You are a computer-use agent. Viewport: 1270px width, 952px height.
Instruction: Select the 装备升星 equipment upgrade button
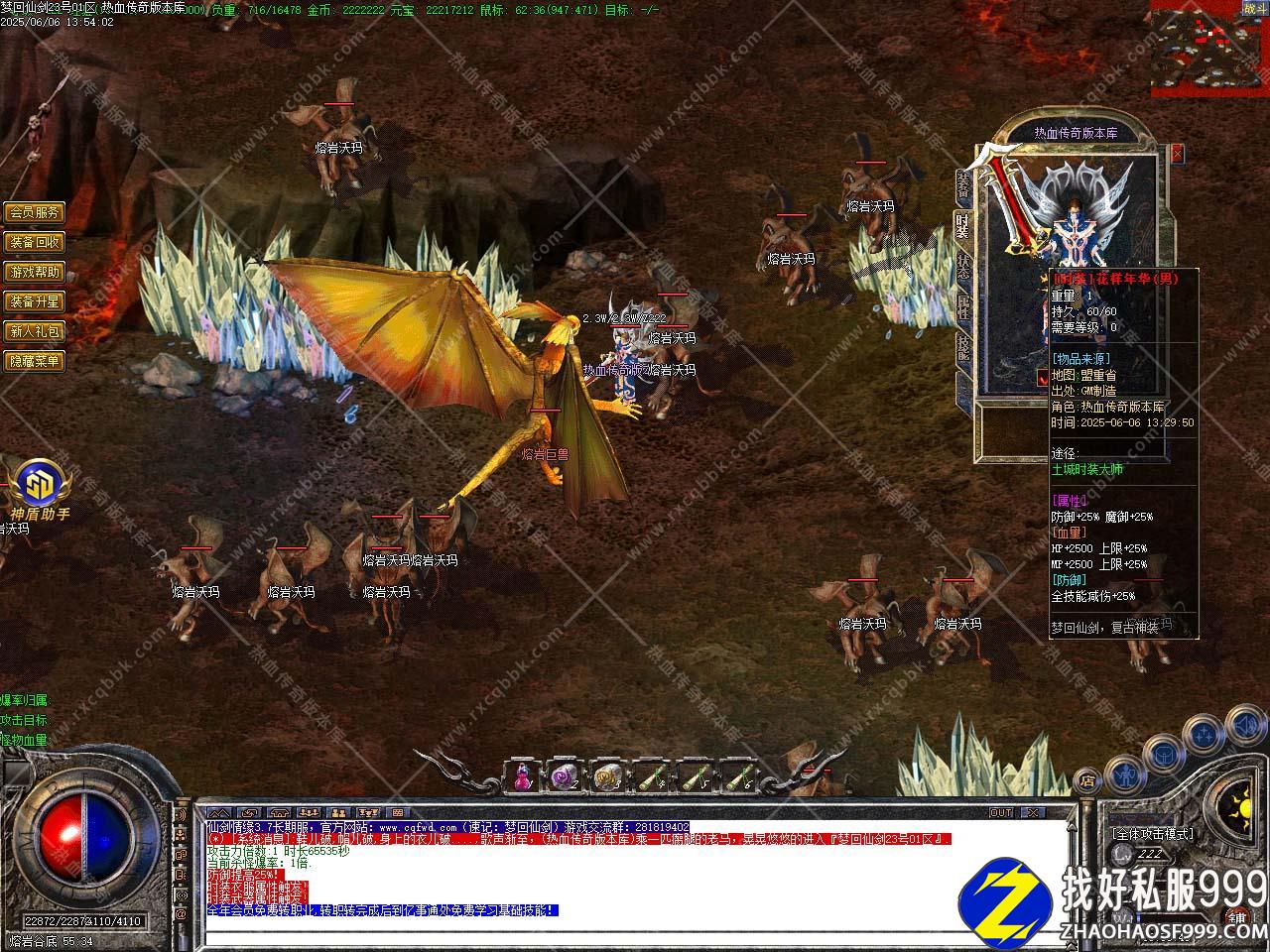(x=35, y=301)
